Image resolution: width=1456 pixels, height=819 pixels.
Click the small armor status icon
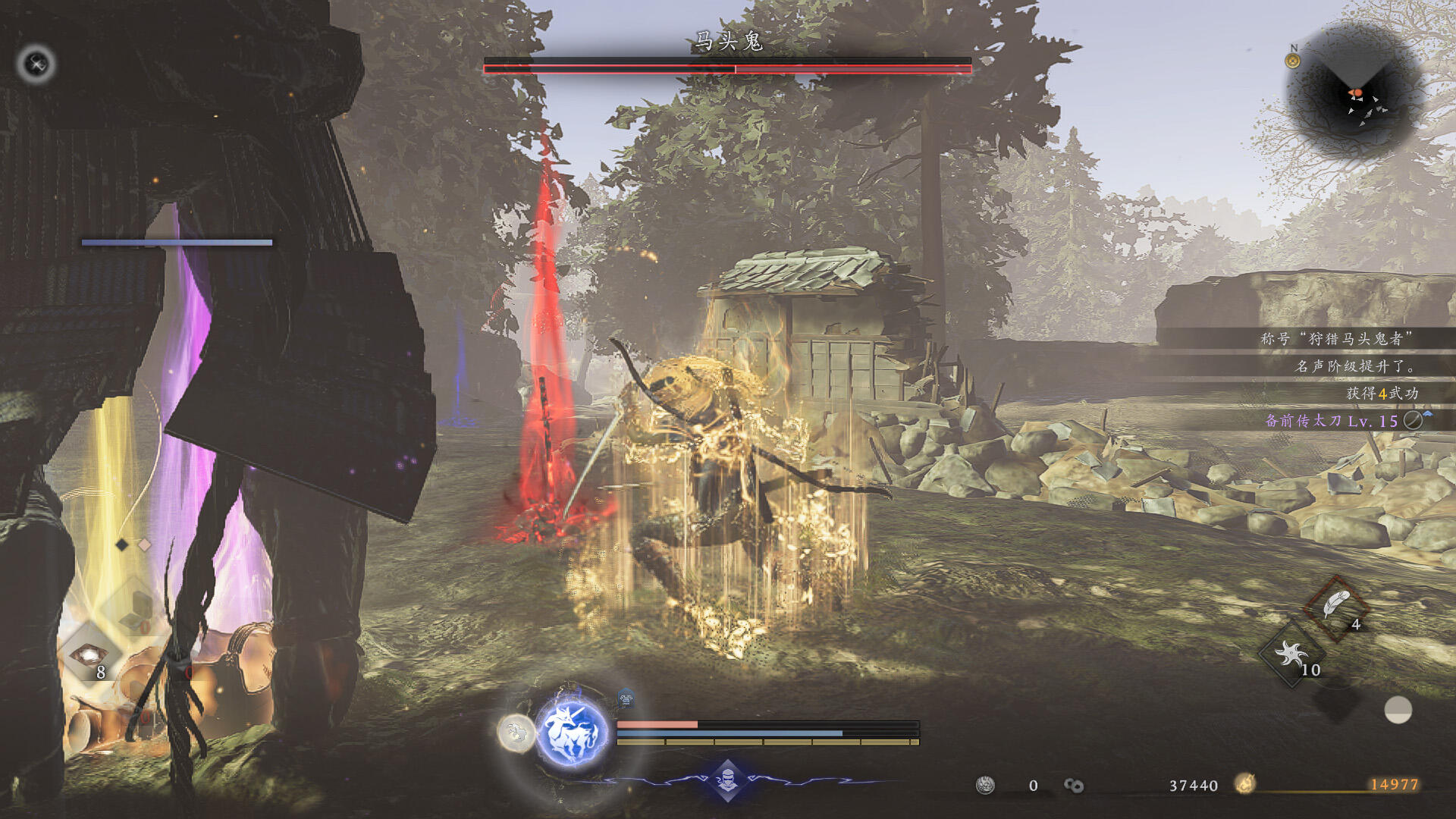pyautogui.click(x=626, y=697)
